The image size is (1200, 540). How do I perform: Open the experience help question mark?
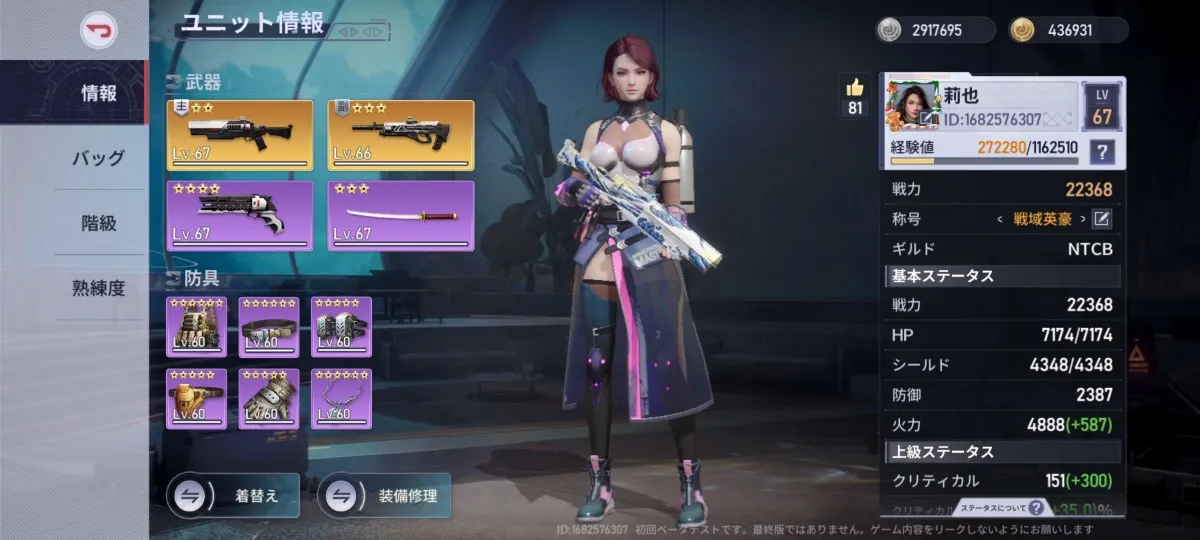pyautogui.click(x=1103, y=152)
